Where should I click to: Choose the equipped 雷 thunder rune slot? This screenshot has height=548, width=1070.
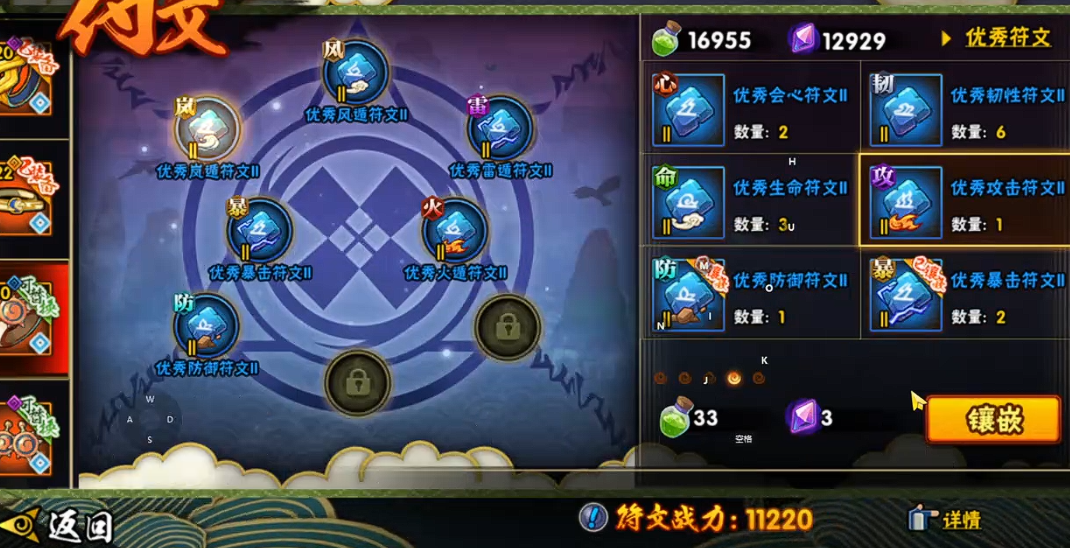[500, 128]
